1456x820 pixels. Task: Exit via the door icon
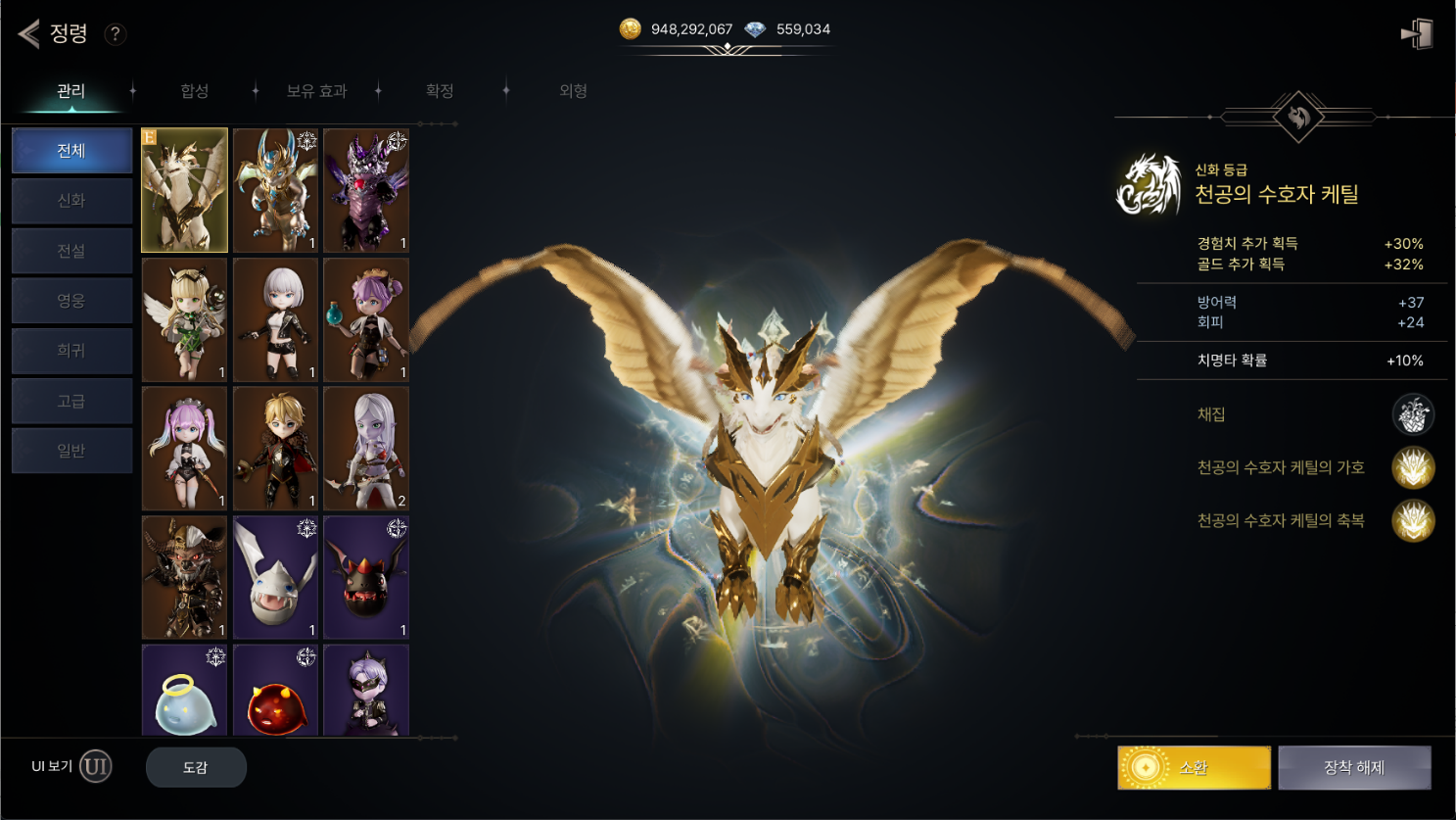1417,34
